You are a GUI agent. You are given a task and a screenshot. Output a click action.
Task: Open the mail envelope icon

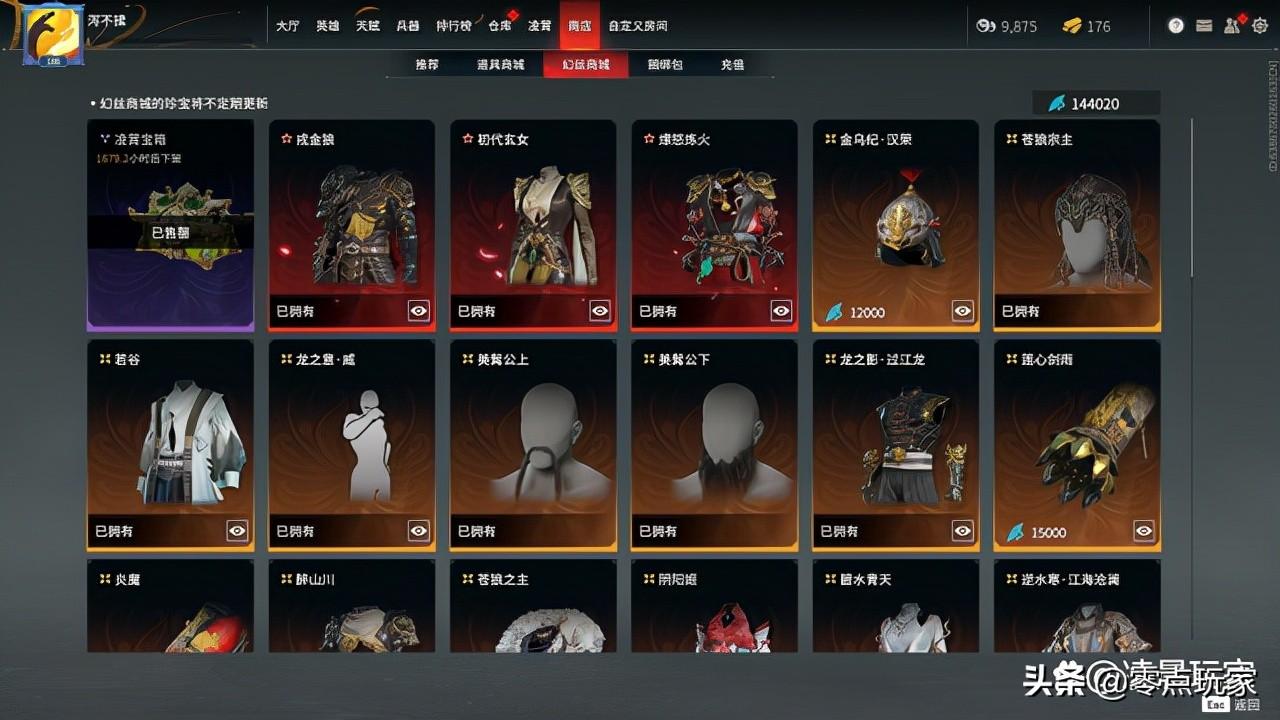point(1204,26)
